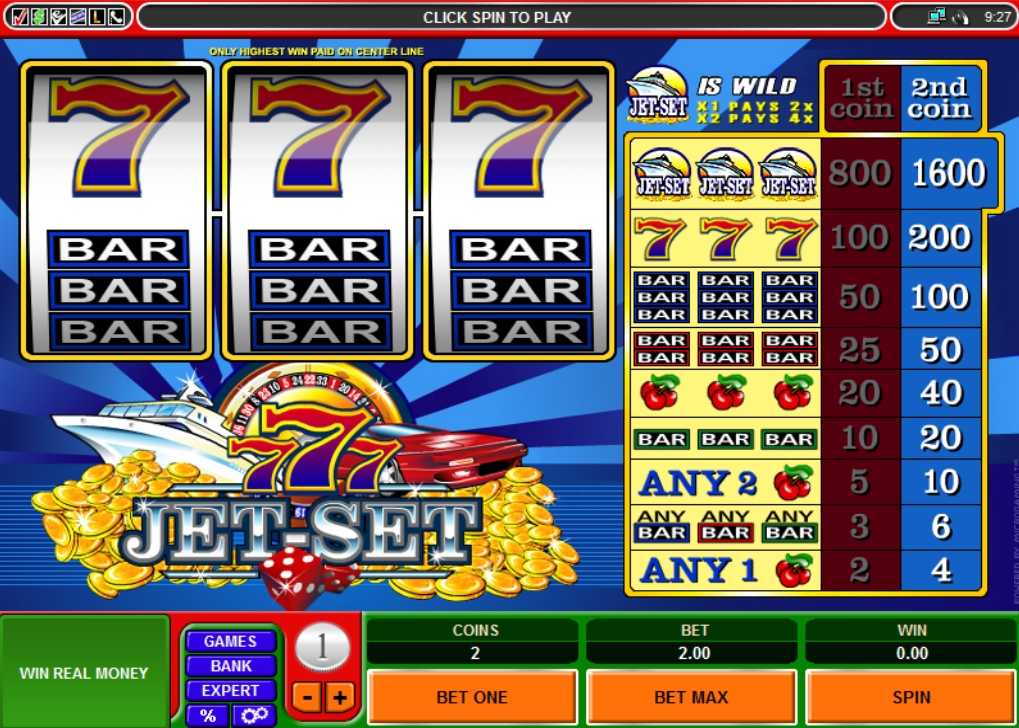Add one coin with BET ONE
The image size is (1019, 728).
click(x=472, y=697)
